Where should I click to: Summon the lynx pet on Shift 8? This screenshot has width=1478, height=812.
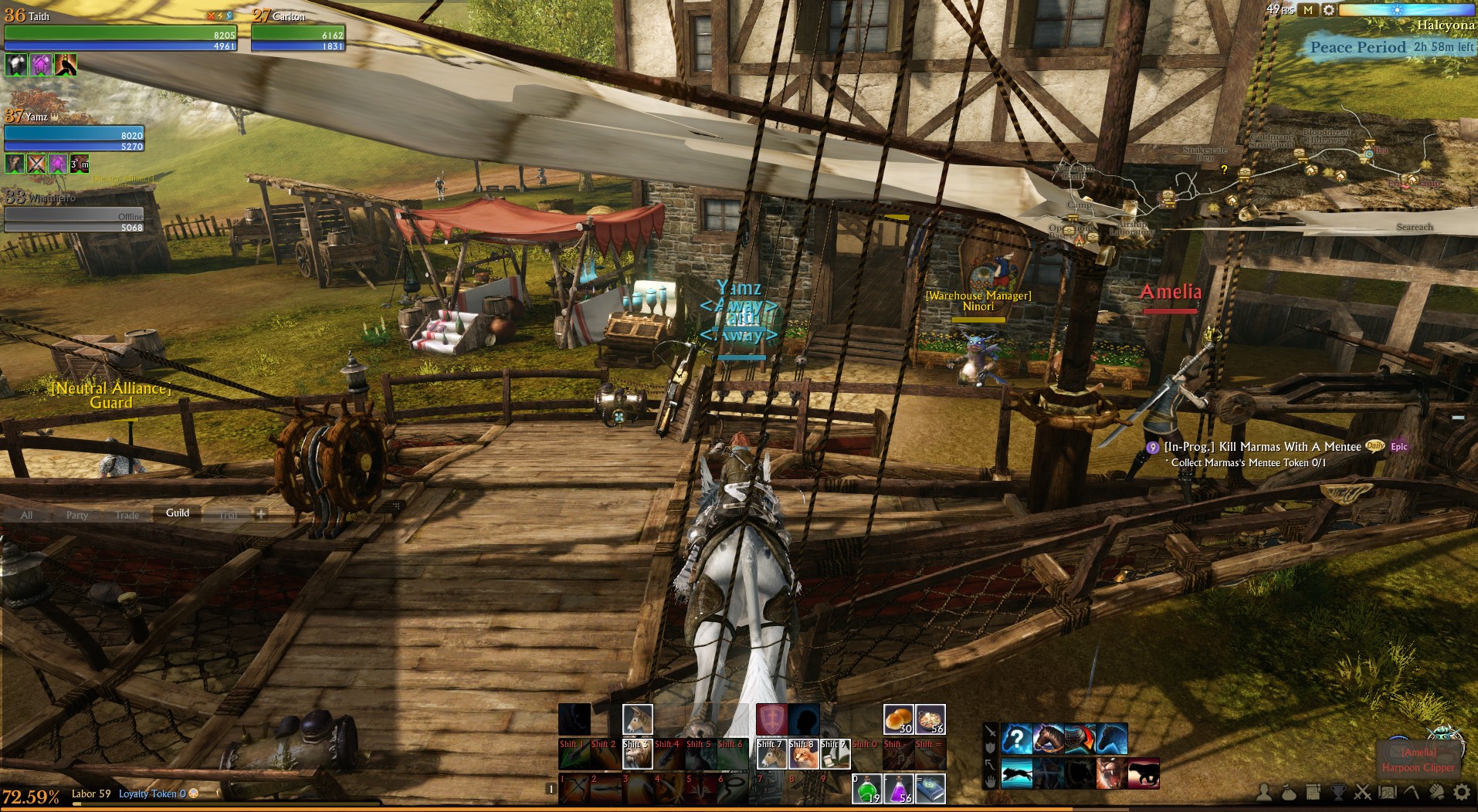[803, 754]
